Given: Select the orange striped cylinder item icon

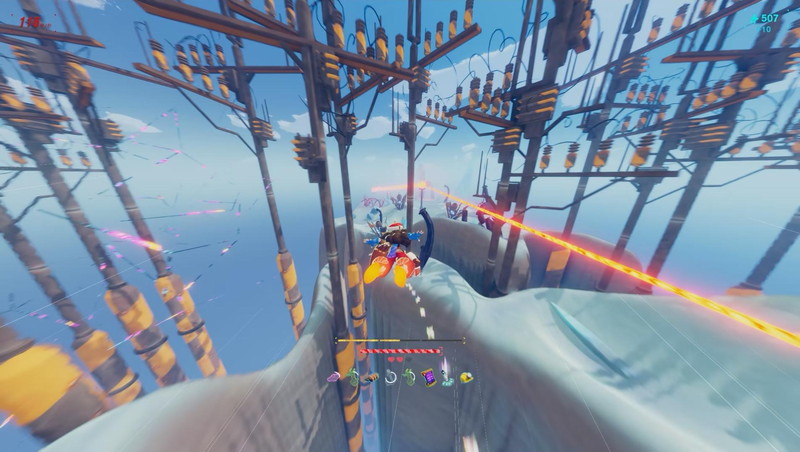Looking at the screenshot, I should pos(371,377).
